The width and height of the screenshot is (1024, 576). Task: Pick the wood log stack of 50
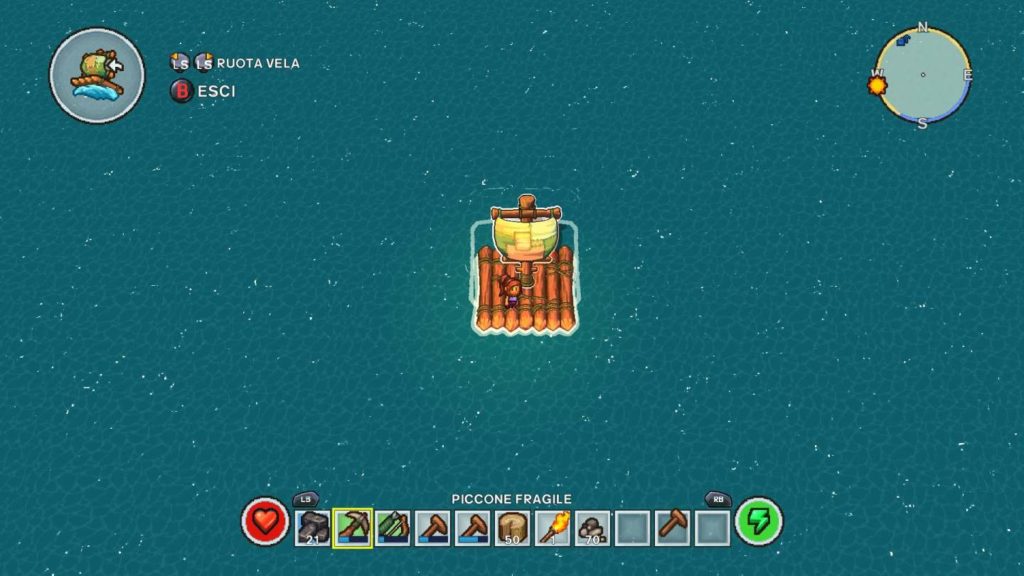coord(512,528)
